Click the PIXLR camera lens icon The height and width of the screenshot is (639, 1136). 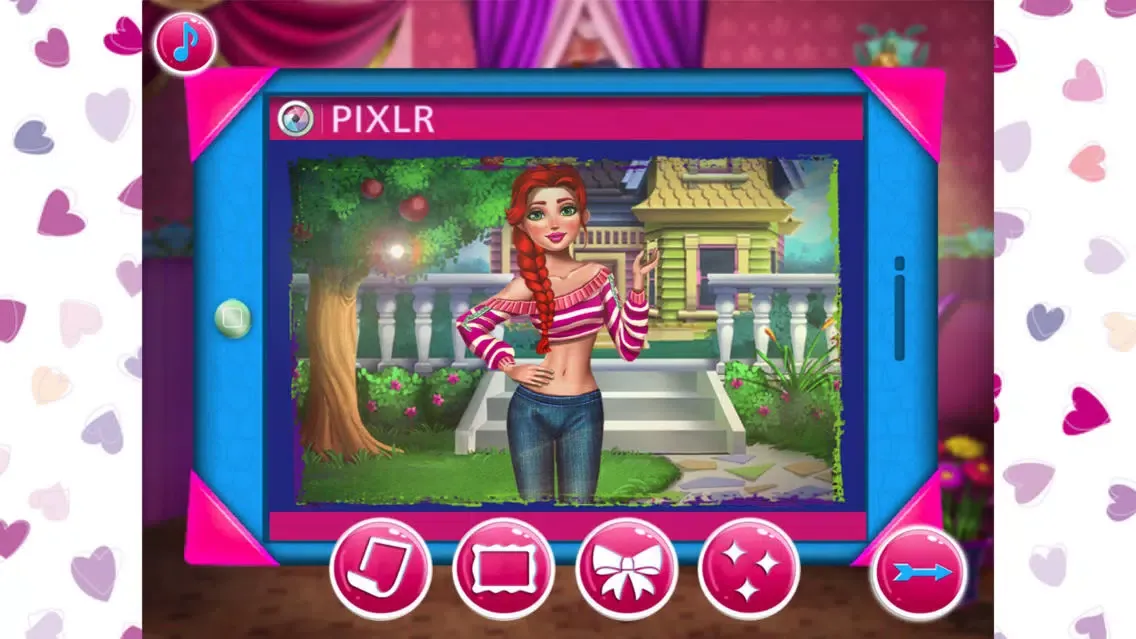coord(293,119)
